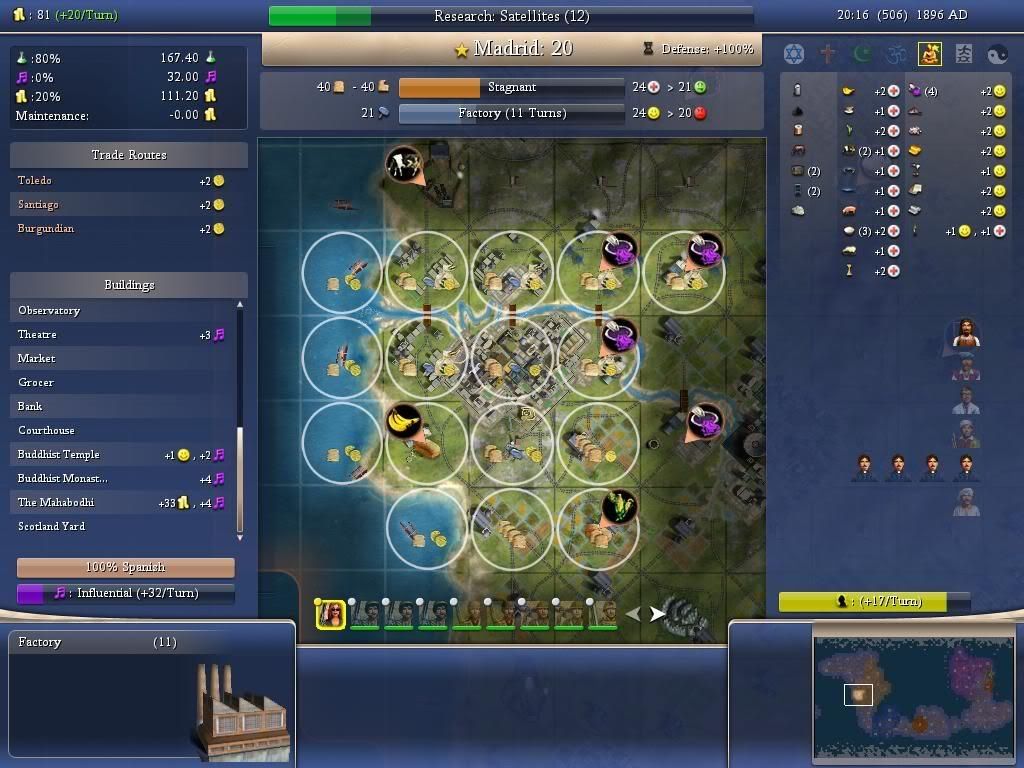Select the Courthouse building row
Viewport: 1024px width, 768px height.
(47, 430)
